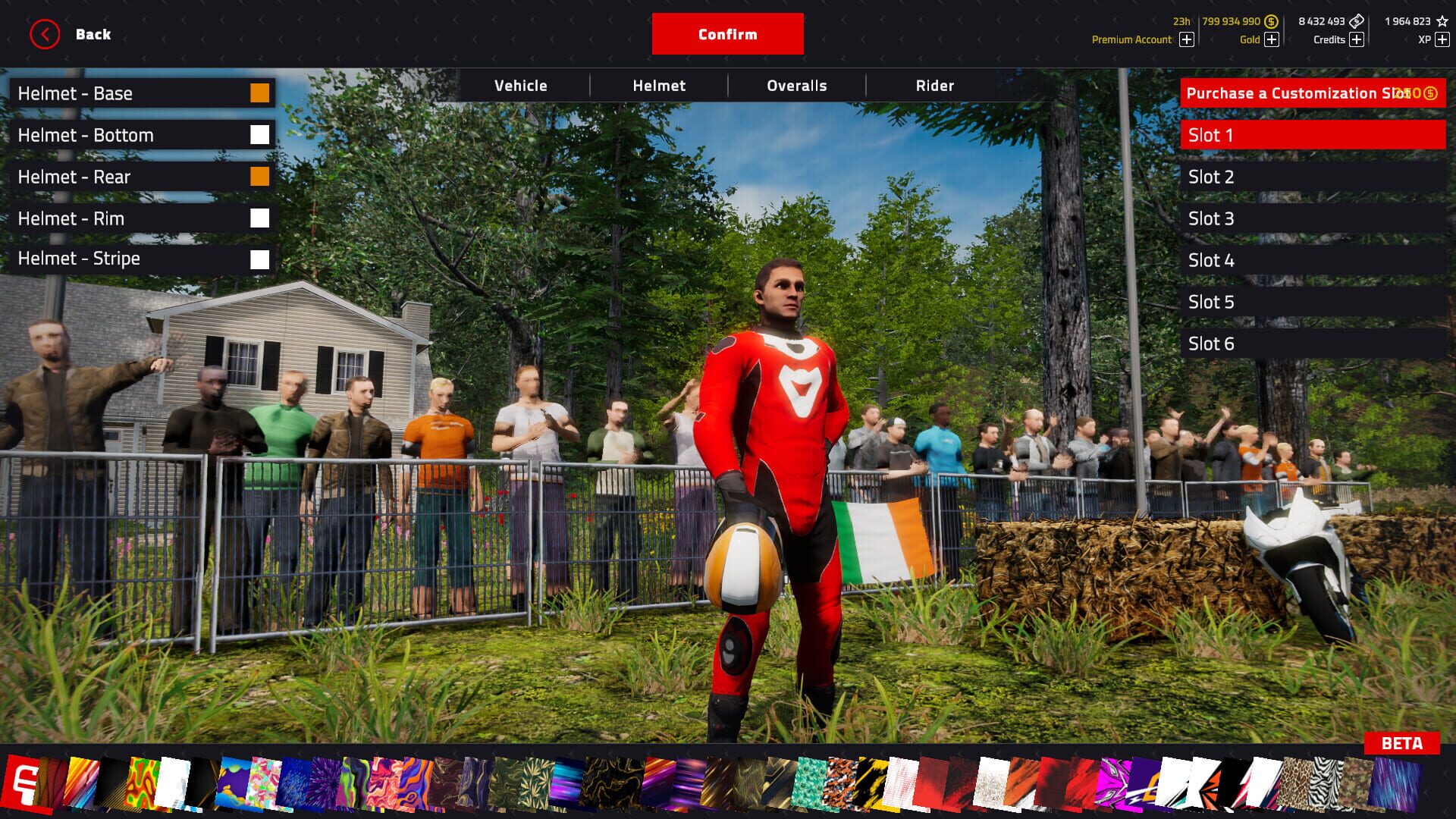Choose the zebra pattern texture thumbnail
Image resolution: width=1456 pixels, height=819 pixels.
(x=1324, y=781)
